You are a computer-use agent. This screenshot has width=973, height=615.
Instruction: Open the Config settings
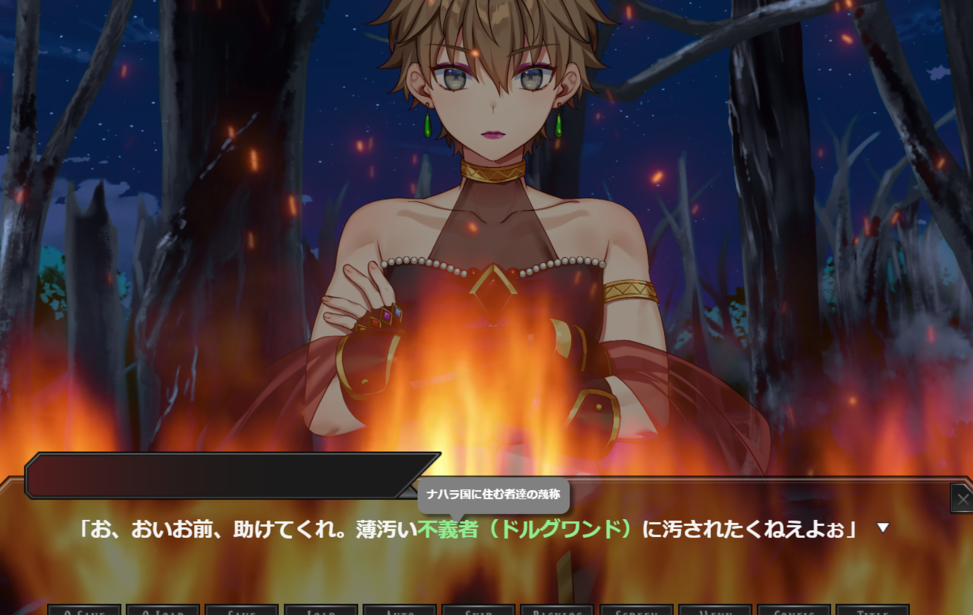coord(794,609)
